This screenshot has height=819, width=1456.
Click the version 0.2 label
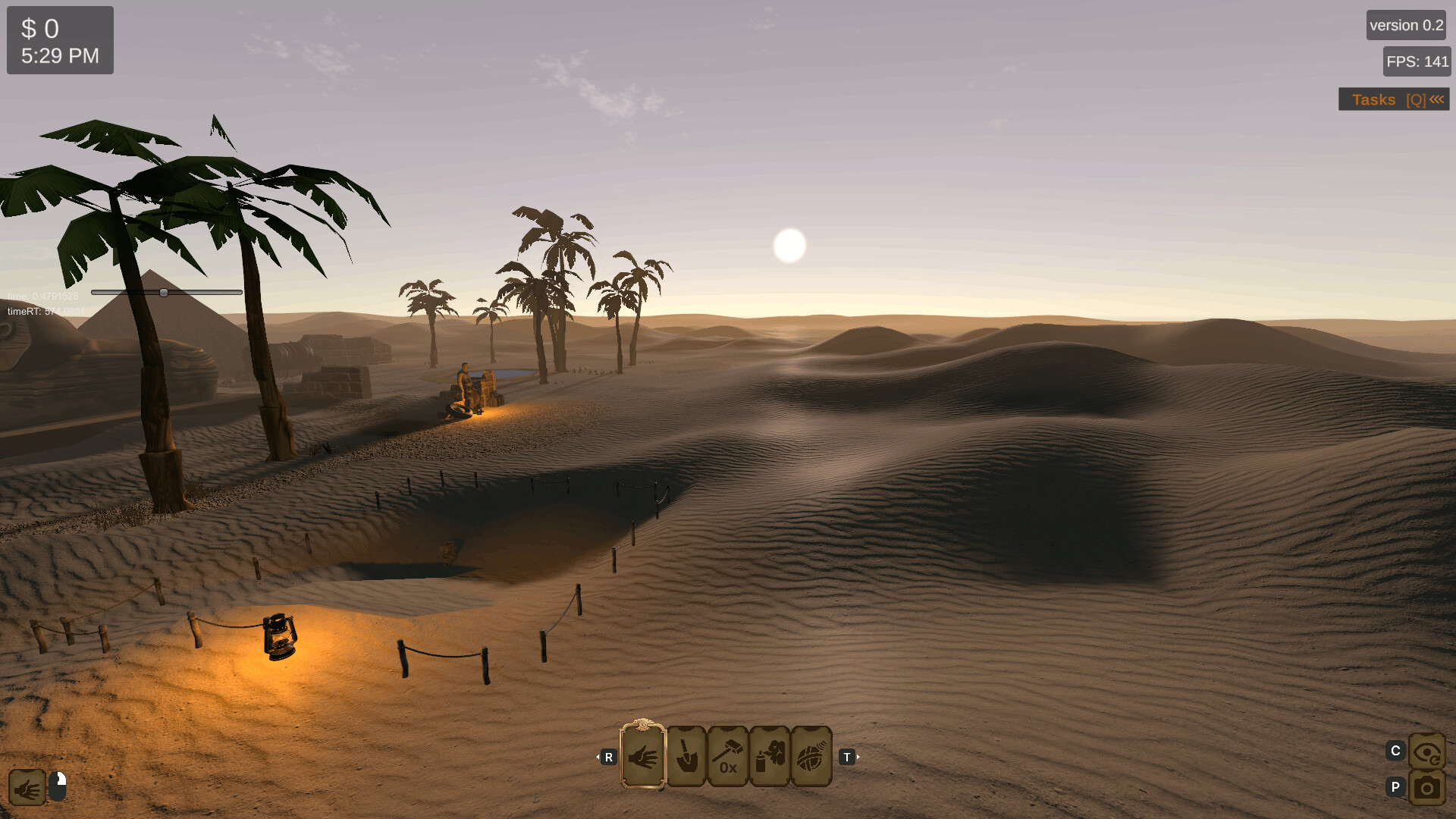[1405, 24]
